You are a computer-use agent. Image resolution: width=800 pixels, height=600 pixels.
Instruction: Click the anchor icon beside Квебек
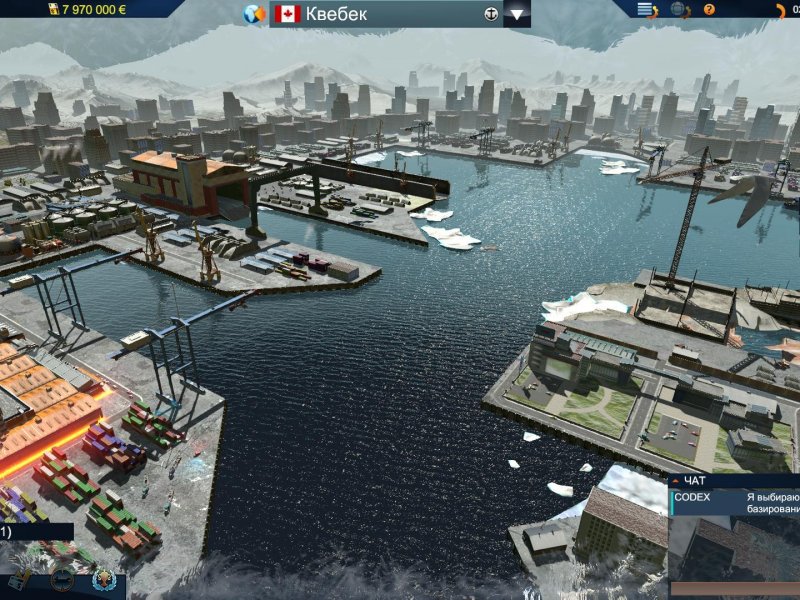(490, 14)
